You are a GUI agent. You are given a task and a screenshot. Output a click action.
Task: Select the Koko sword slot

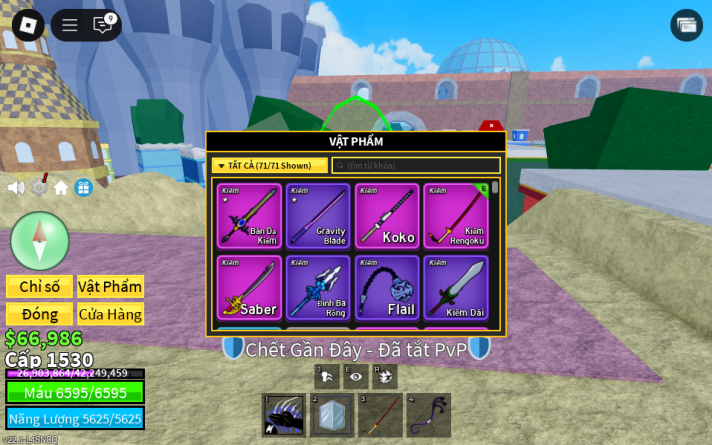tap(387, 216)
